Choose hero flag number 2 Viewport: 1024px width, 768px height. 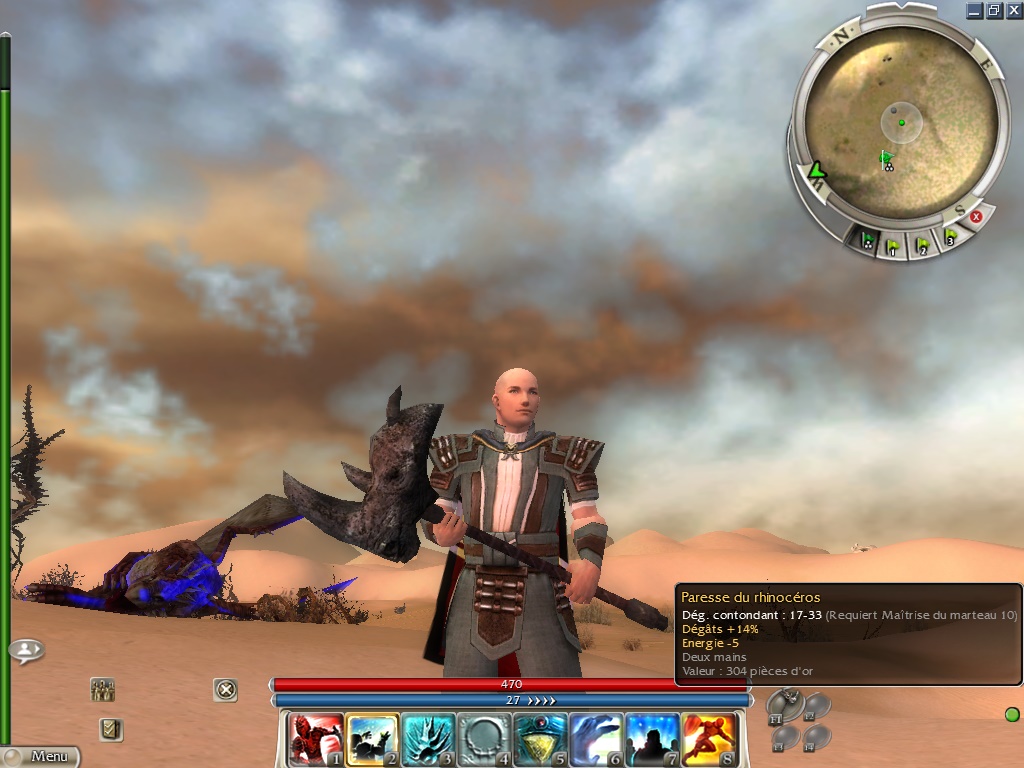(923, 242)
